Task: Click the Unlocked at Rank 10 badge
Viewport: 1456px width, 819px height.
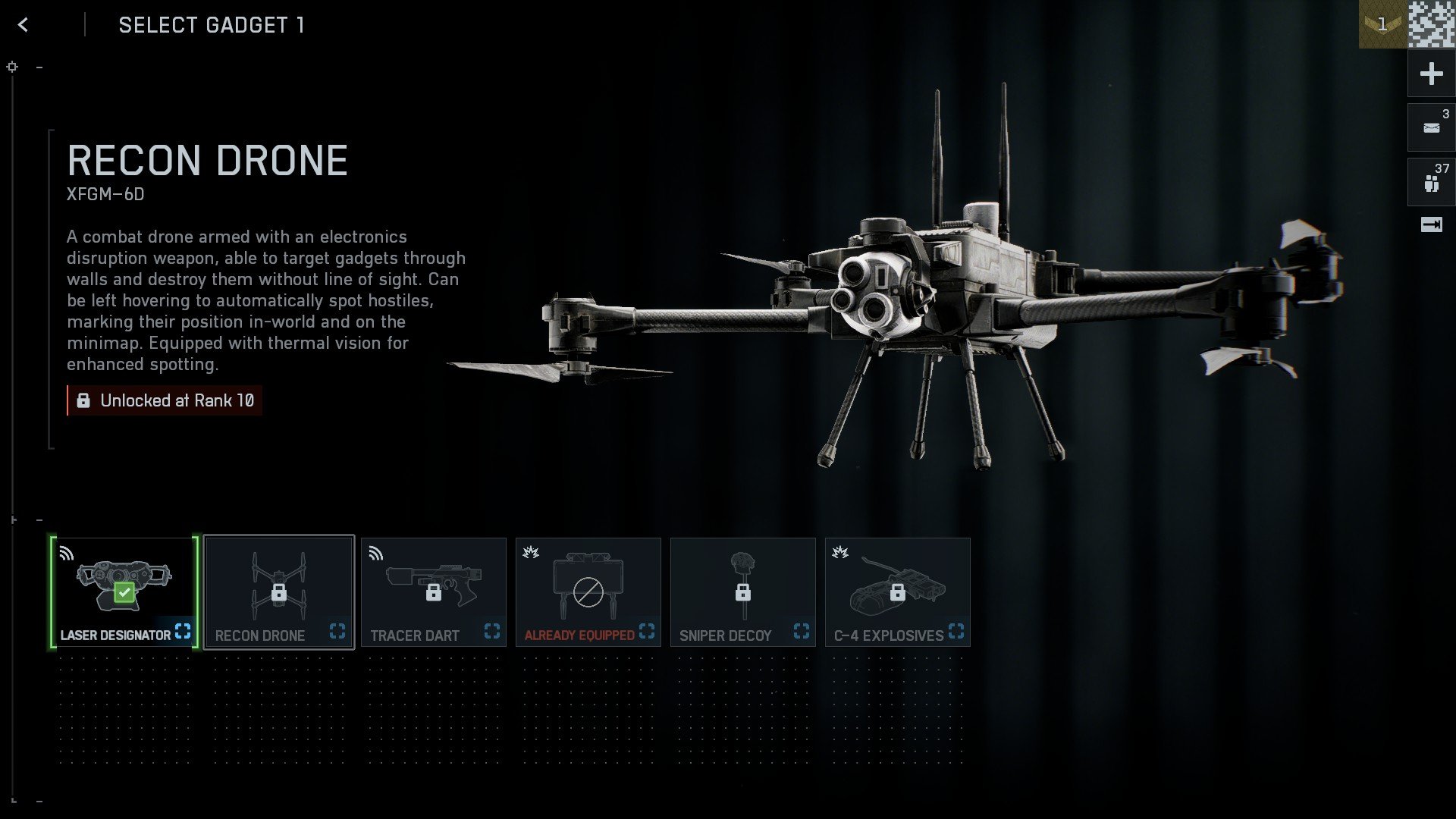Action: 164,400
